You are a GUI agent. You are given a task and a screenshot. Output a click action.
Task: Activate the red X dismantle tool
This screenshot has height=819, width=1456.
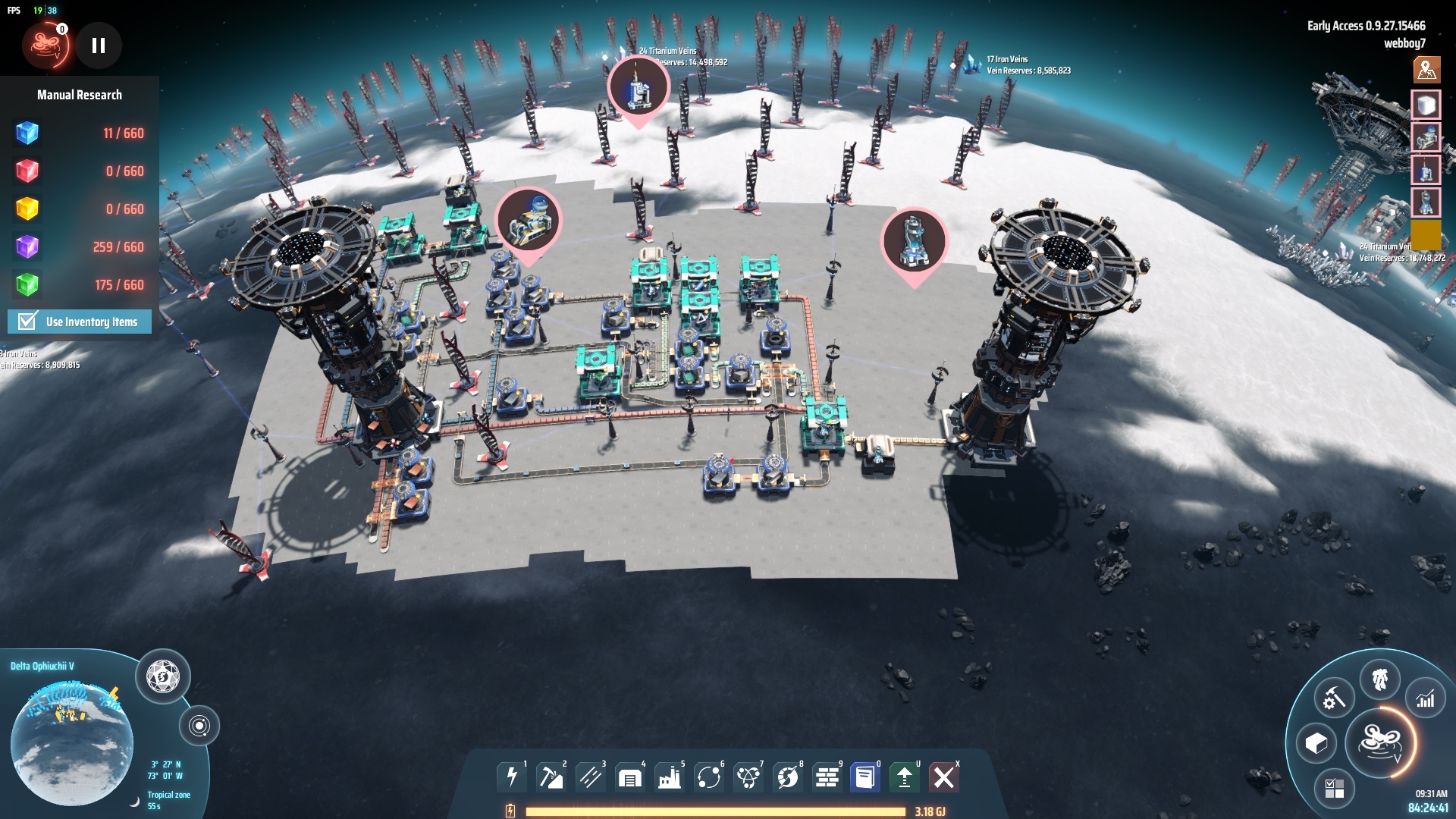[943, 777]
